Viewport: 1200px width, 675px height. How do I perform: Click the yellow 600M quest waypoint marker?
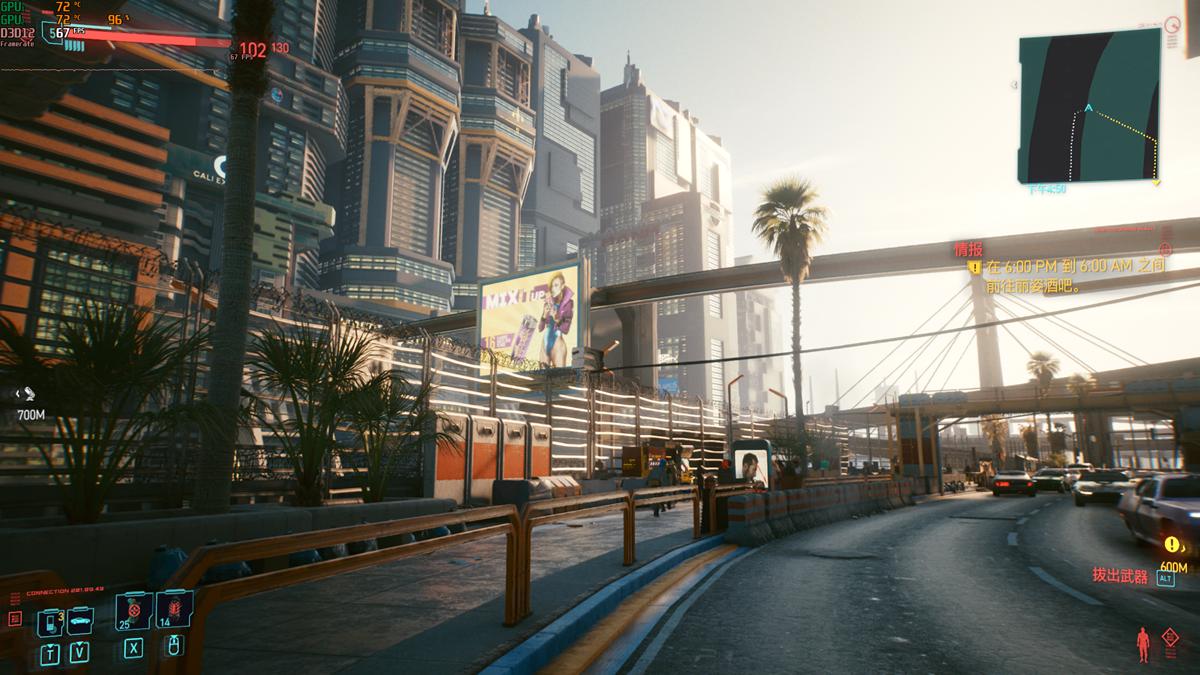[x=1171, y=545]
